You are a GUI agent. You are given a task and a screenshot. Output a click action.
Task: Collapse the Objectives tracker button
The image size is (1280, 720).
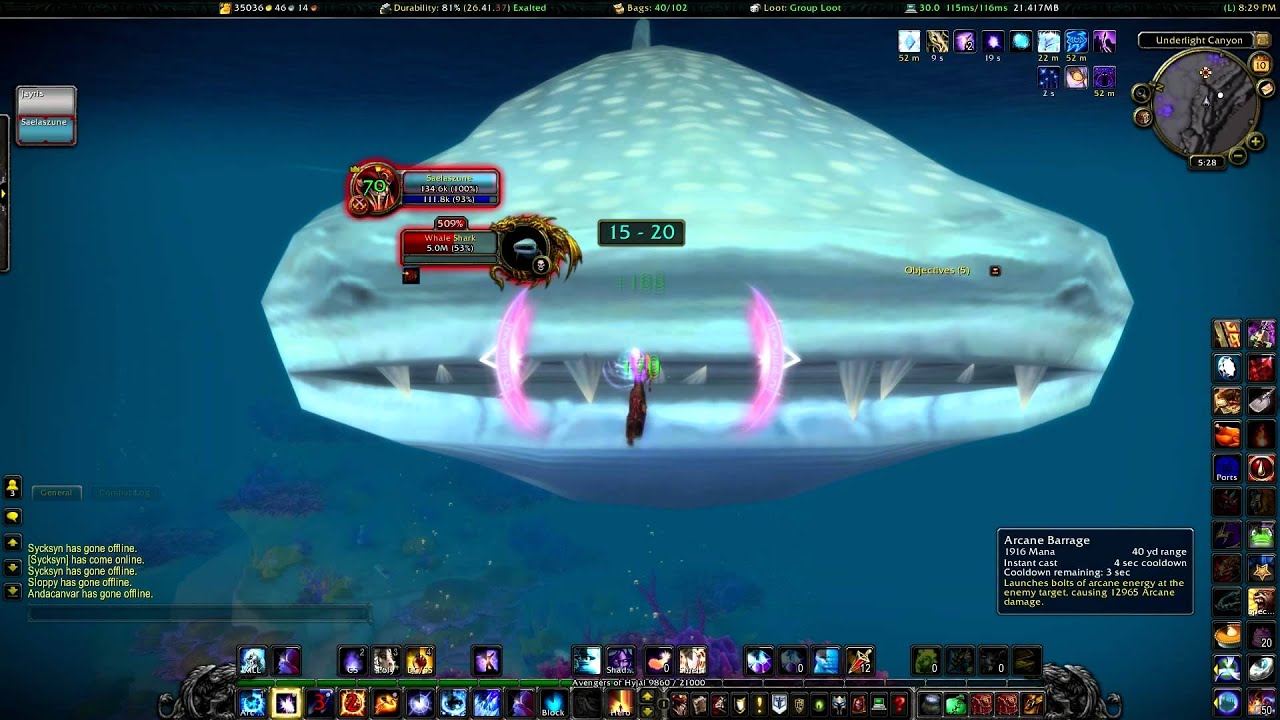(995, 271)
